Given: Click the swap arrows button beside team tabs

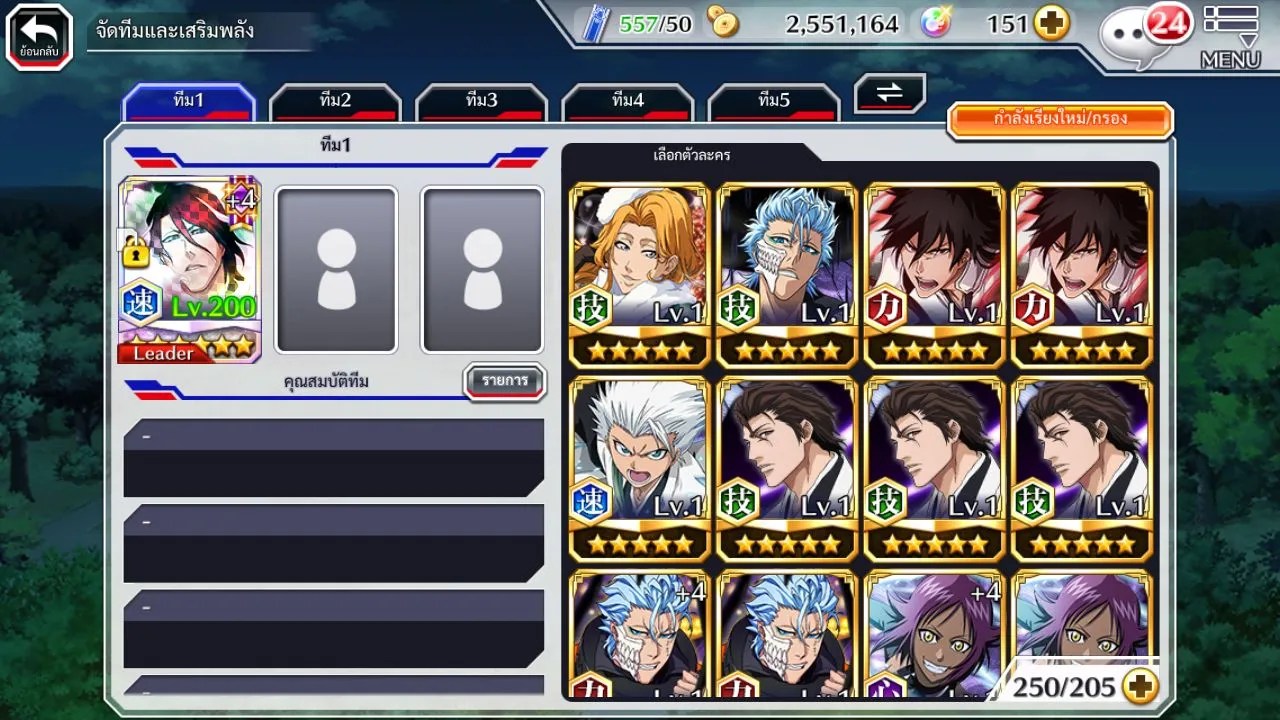Looking at the screenshot, I should (x=889, y=93).
